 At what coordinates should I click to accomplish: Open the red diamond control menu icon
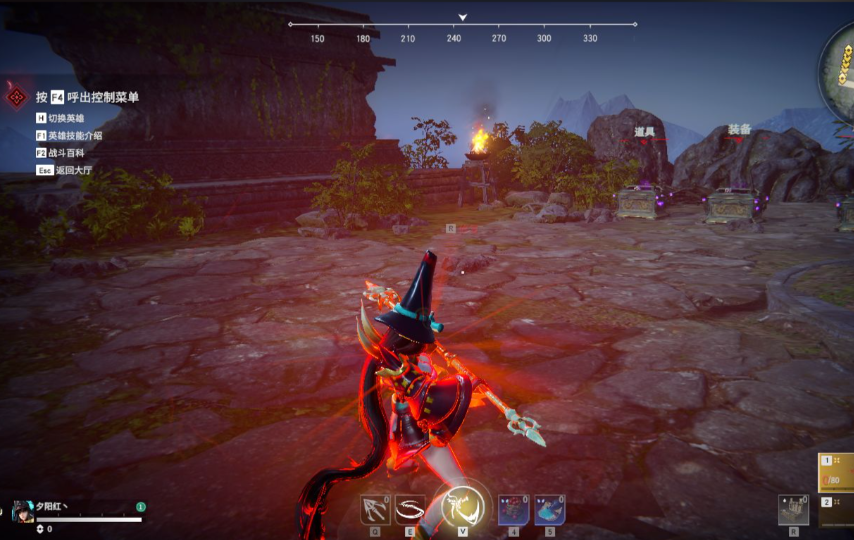click(x=17, y=97)
